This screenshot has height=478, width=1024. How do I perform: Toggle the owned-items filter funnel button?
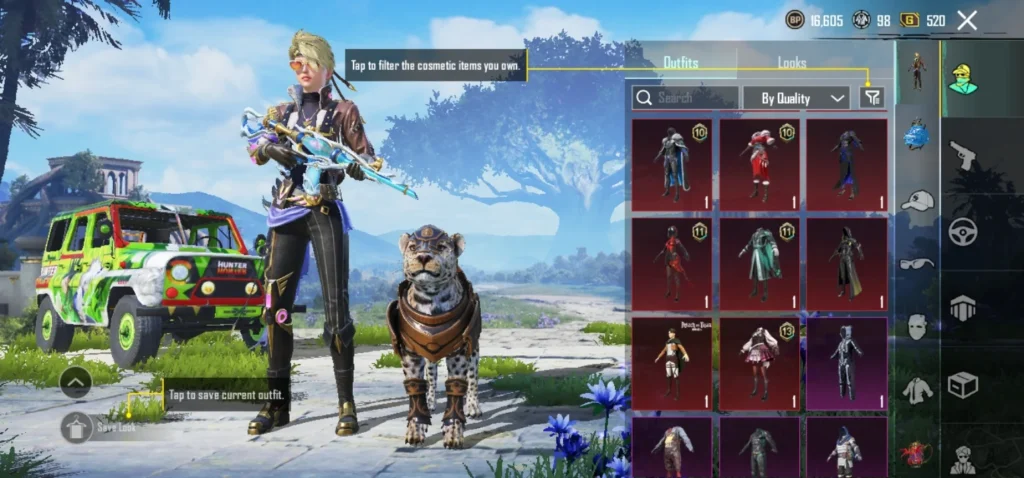872,97
